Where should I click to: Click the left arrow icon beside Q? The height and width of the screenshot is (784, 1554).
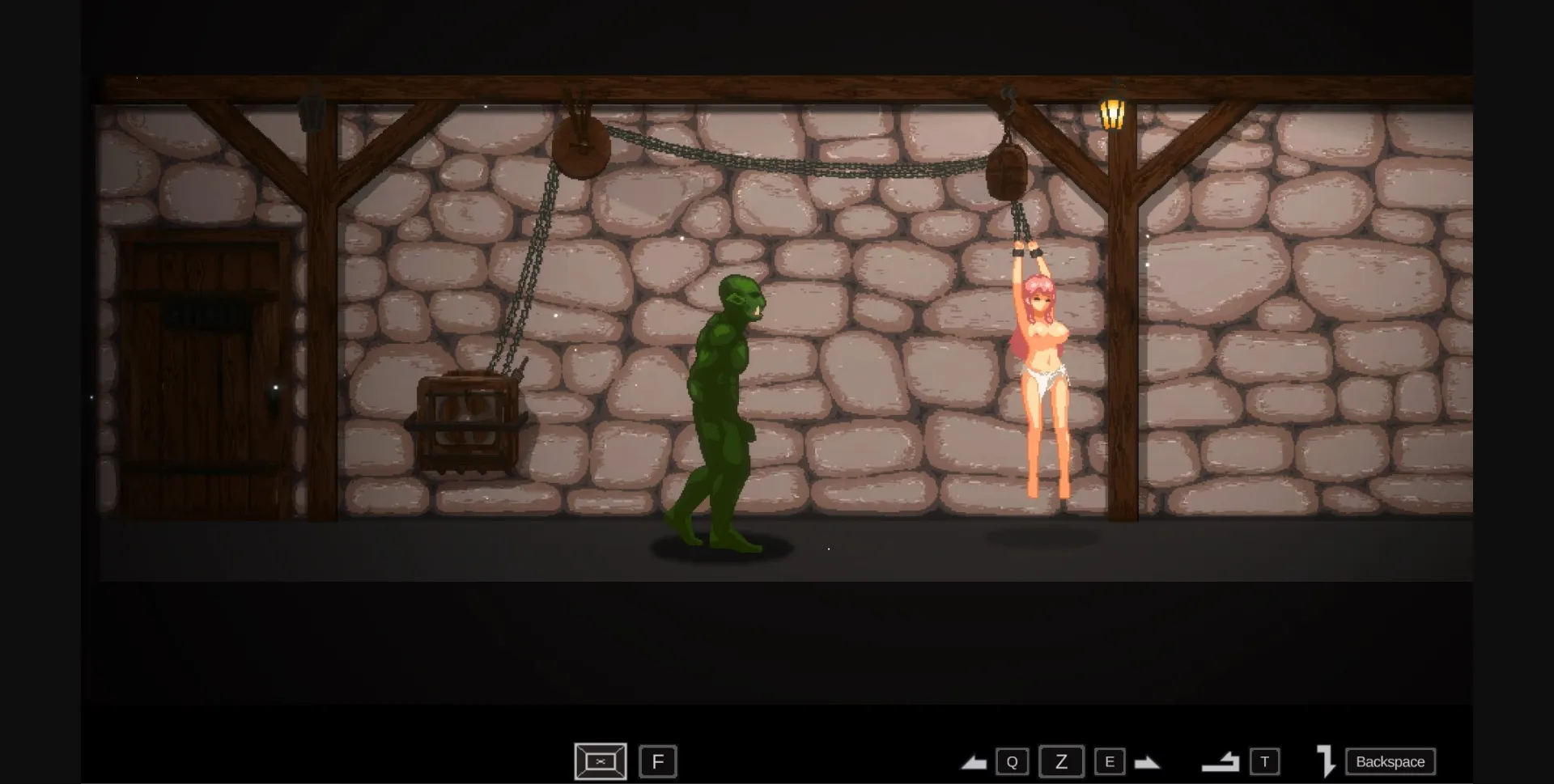pyautogui.click(x=976, y=761)
